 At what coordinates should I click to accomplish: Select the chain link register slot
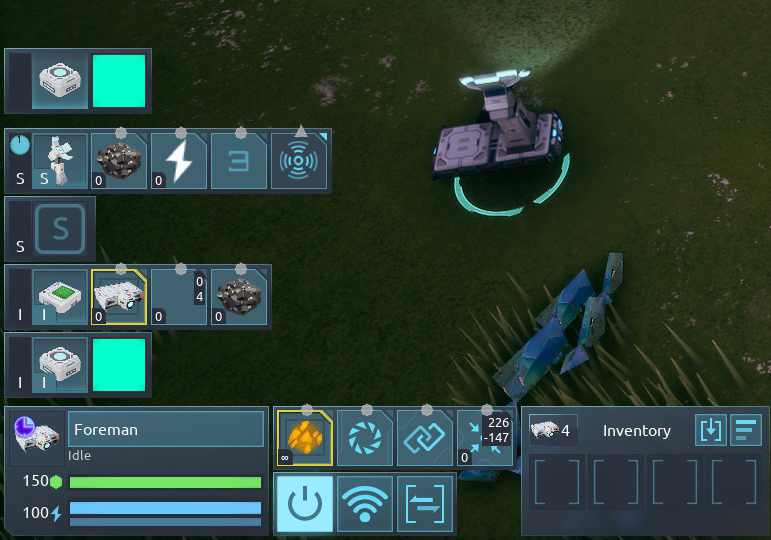click(x=424, y=438)
